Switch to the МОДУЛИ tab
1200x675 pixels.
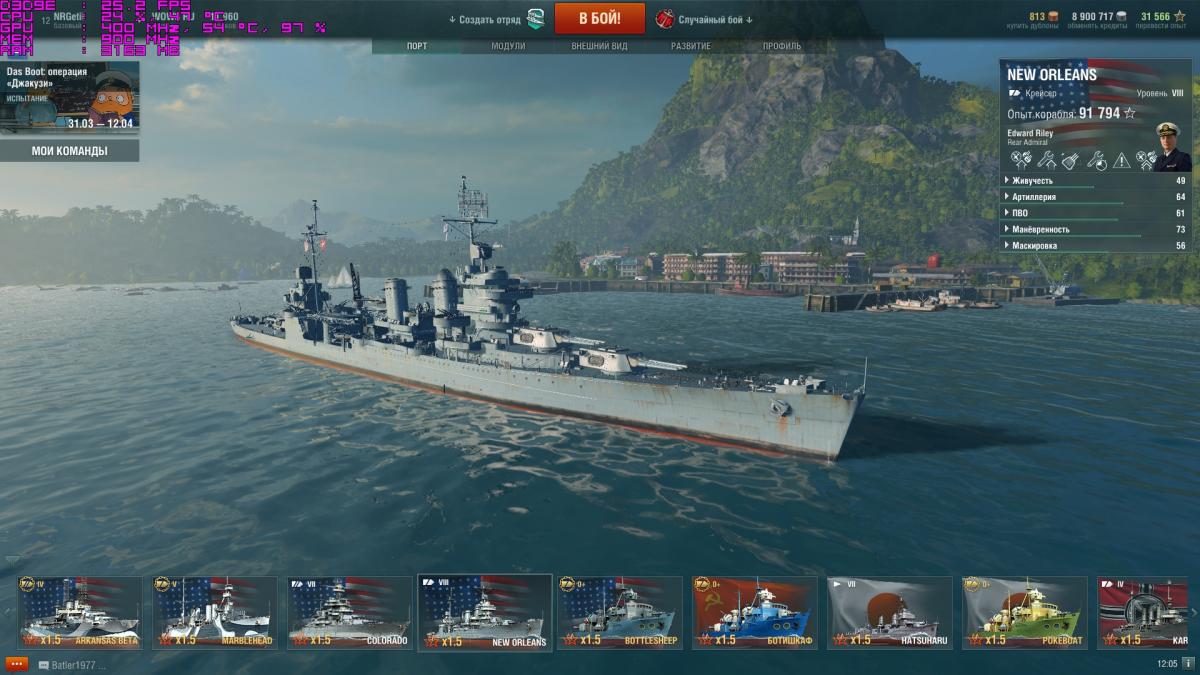point(508,46)
